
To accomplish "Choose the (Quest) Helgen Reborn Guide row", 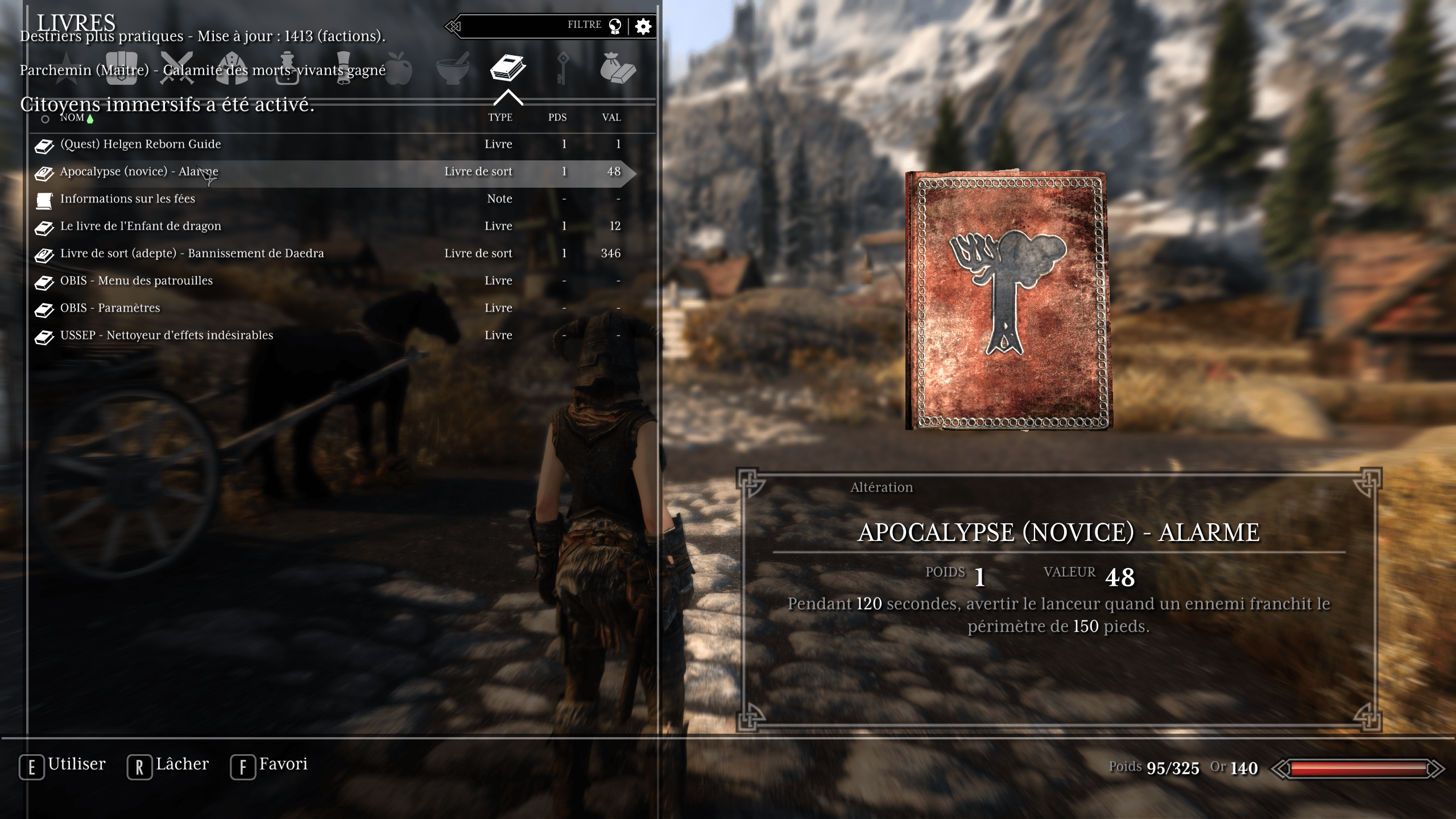I will [140, 144].
